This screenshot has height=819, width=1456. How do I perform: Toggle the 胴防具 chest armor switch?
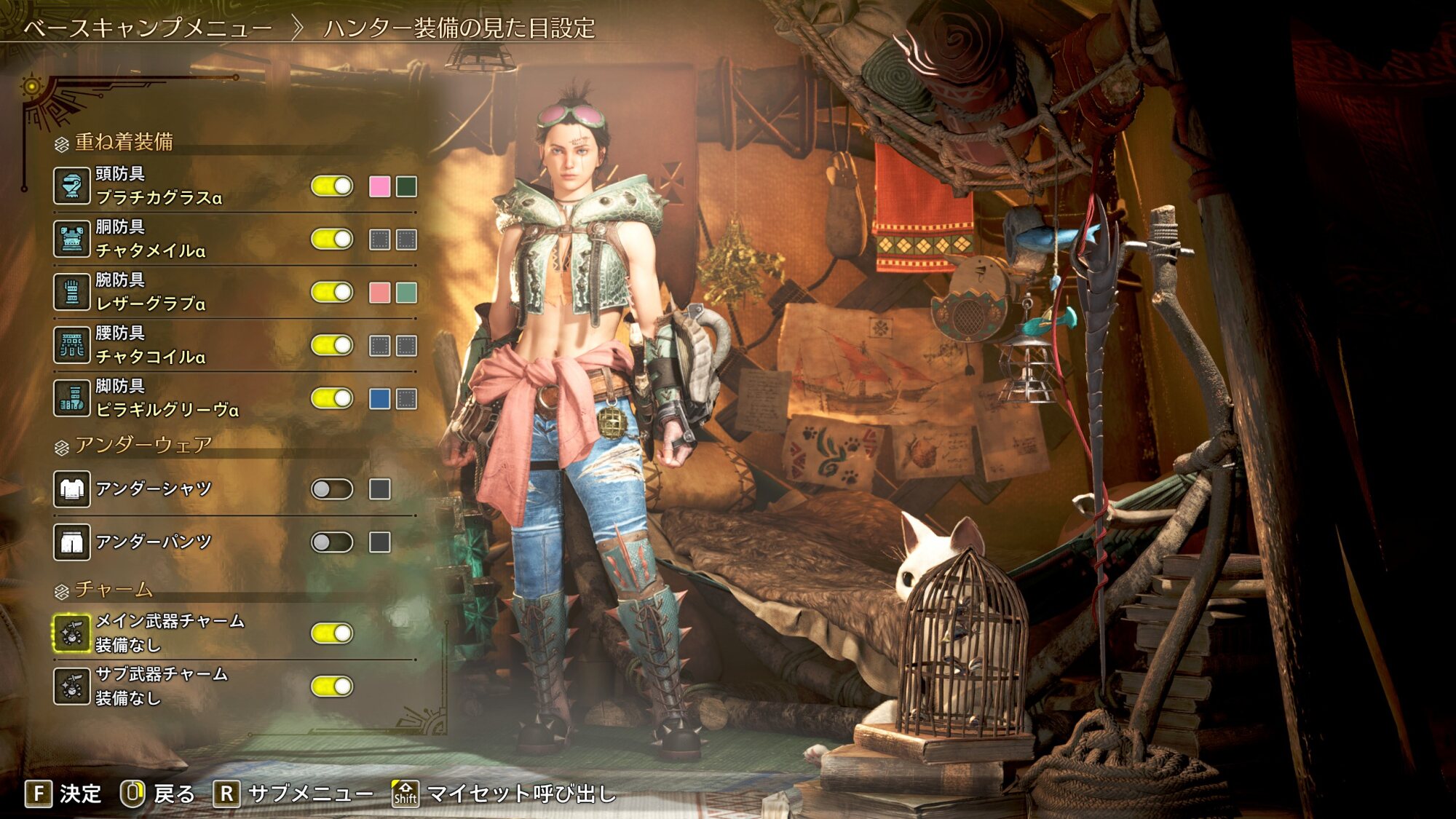[332, 240]
